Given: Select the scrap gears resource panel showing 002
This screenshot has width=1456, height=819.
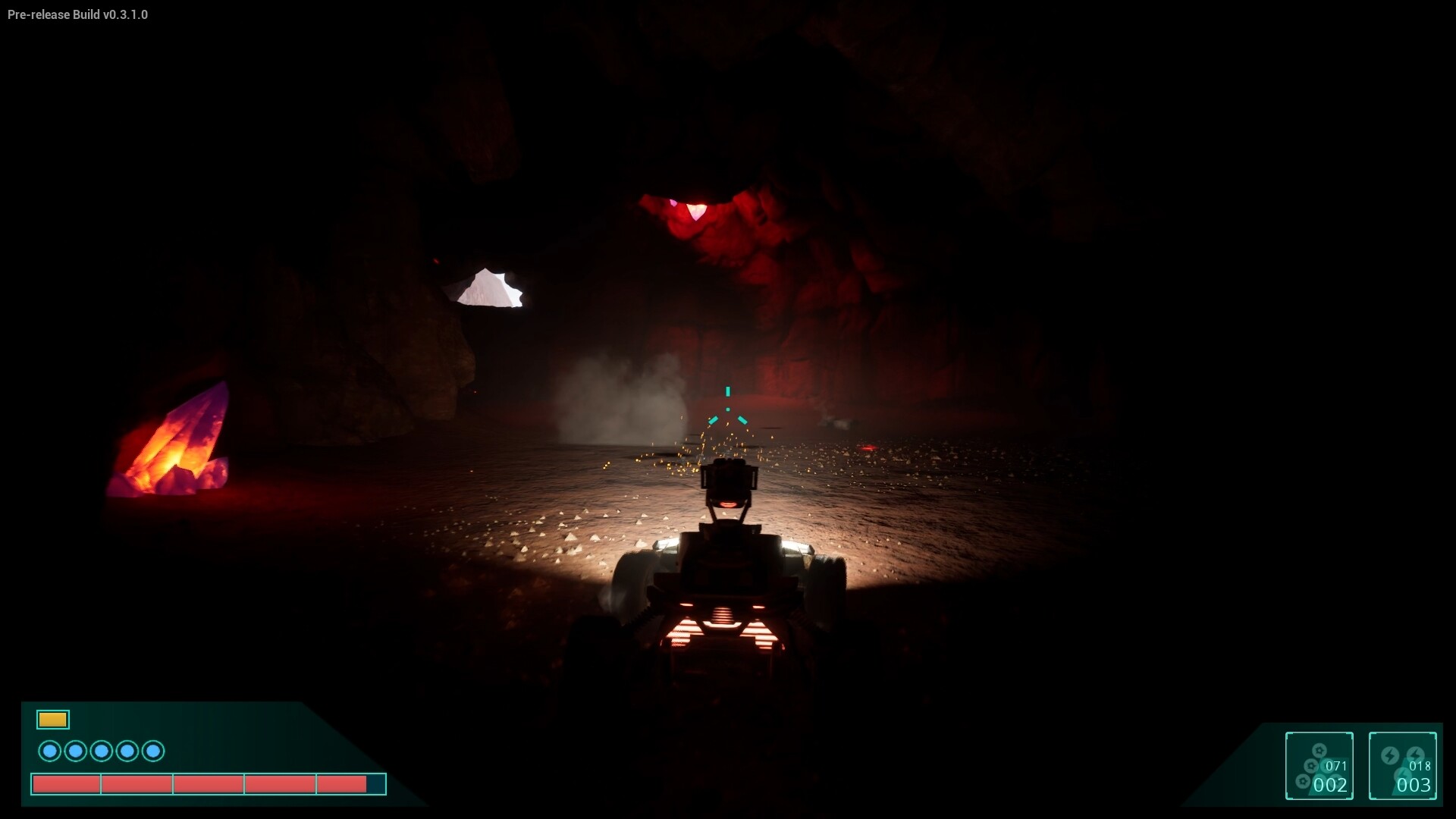Looking at the screenshot, I should (x=1319, y=766).
